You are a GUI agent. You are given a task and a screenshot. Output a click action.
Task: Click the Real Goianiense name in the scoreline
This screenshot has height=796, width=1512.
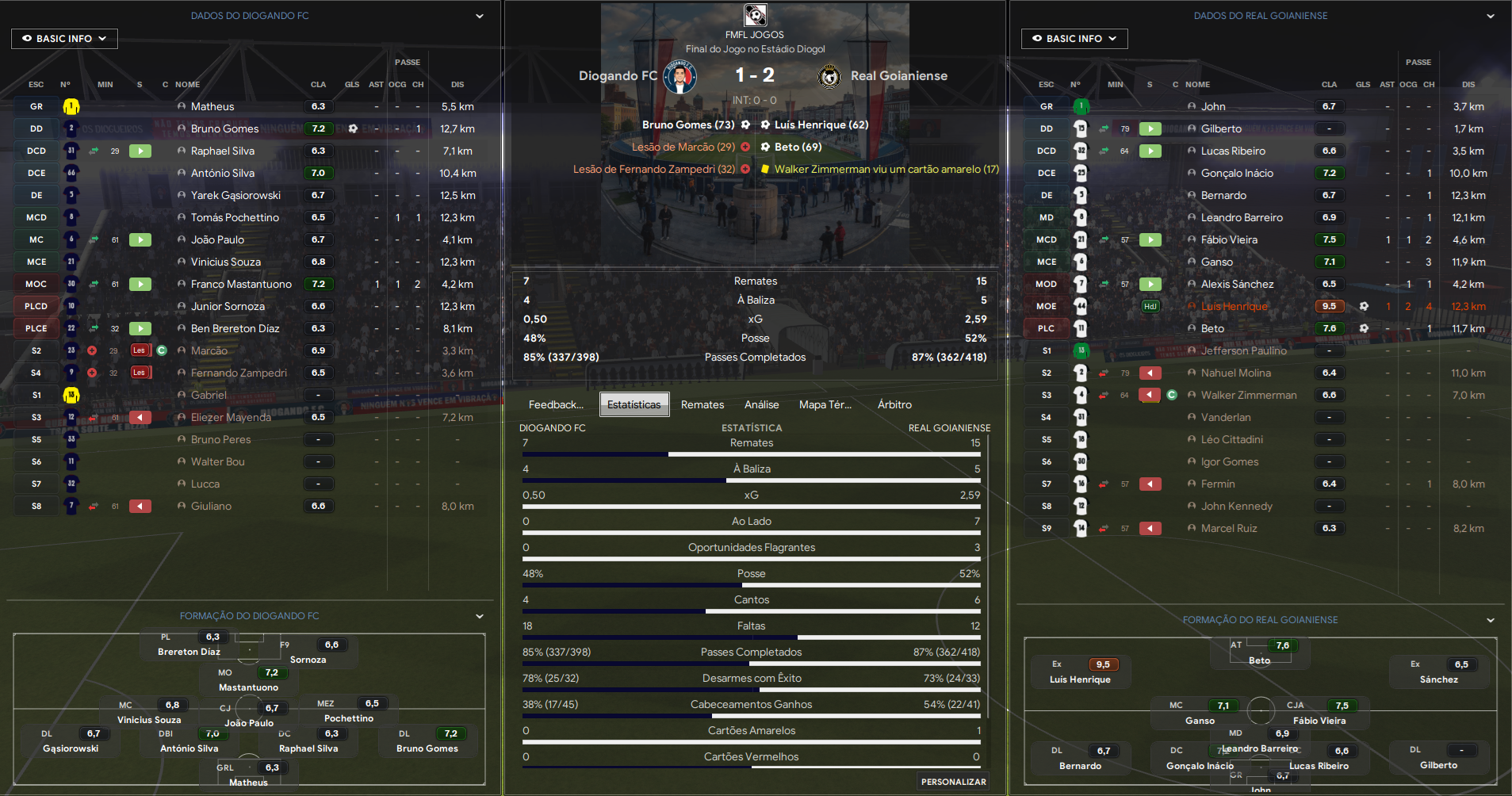(x=898, y=76)
